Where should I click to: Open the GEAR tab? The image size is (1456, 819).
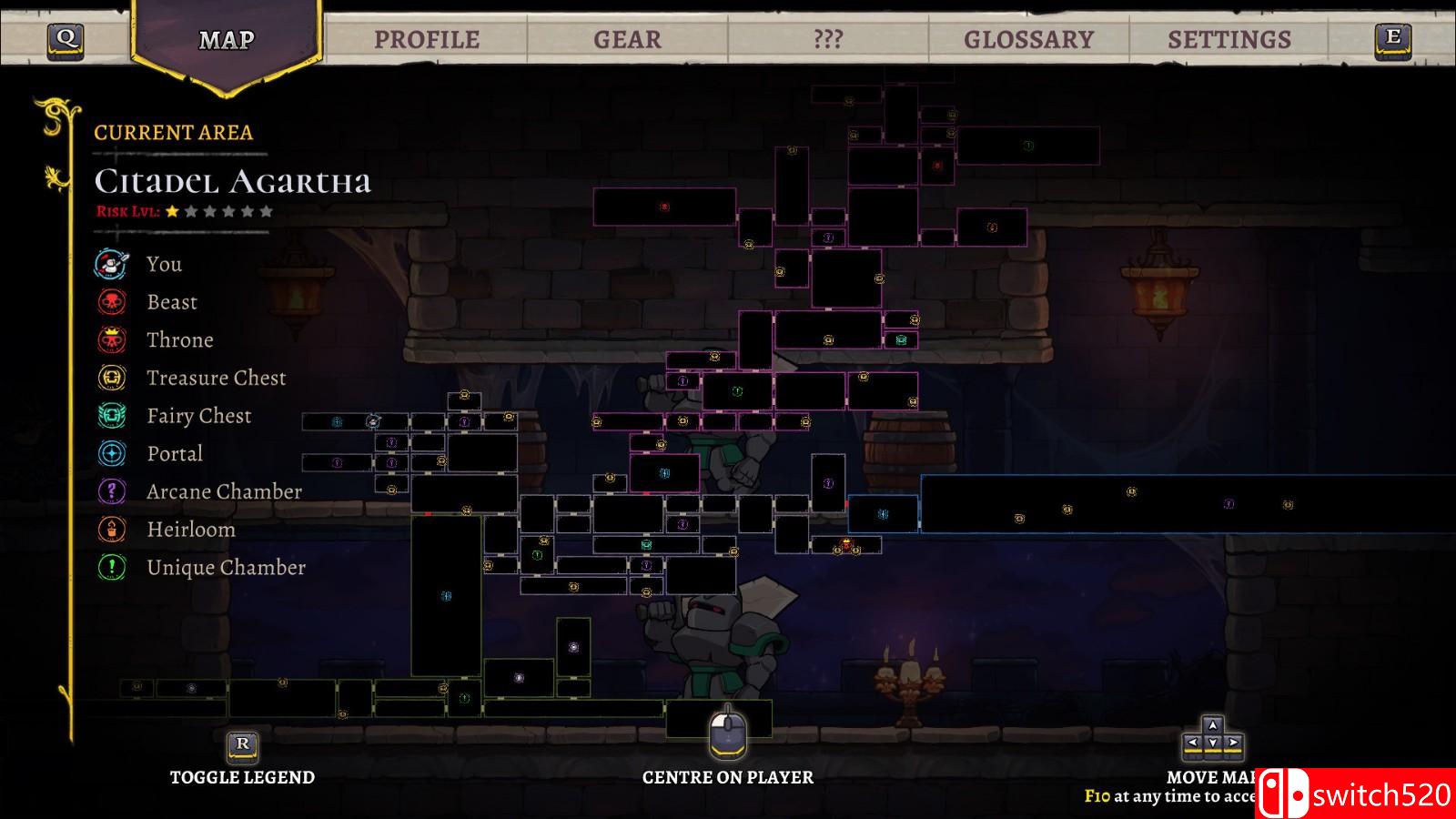pos(626,39)
